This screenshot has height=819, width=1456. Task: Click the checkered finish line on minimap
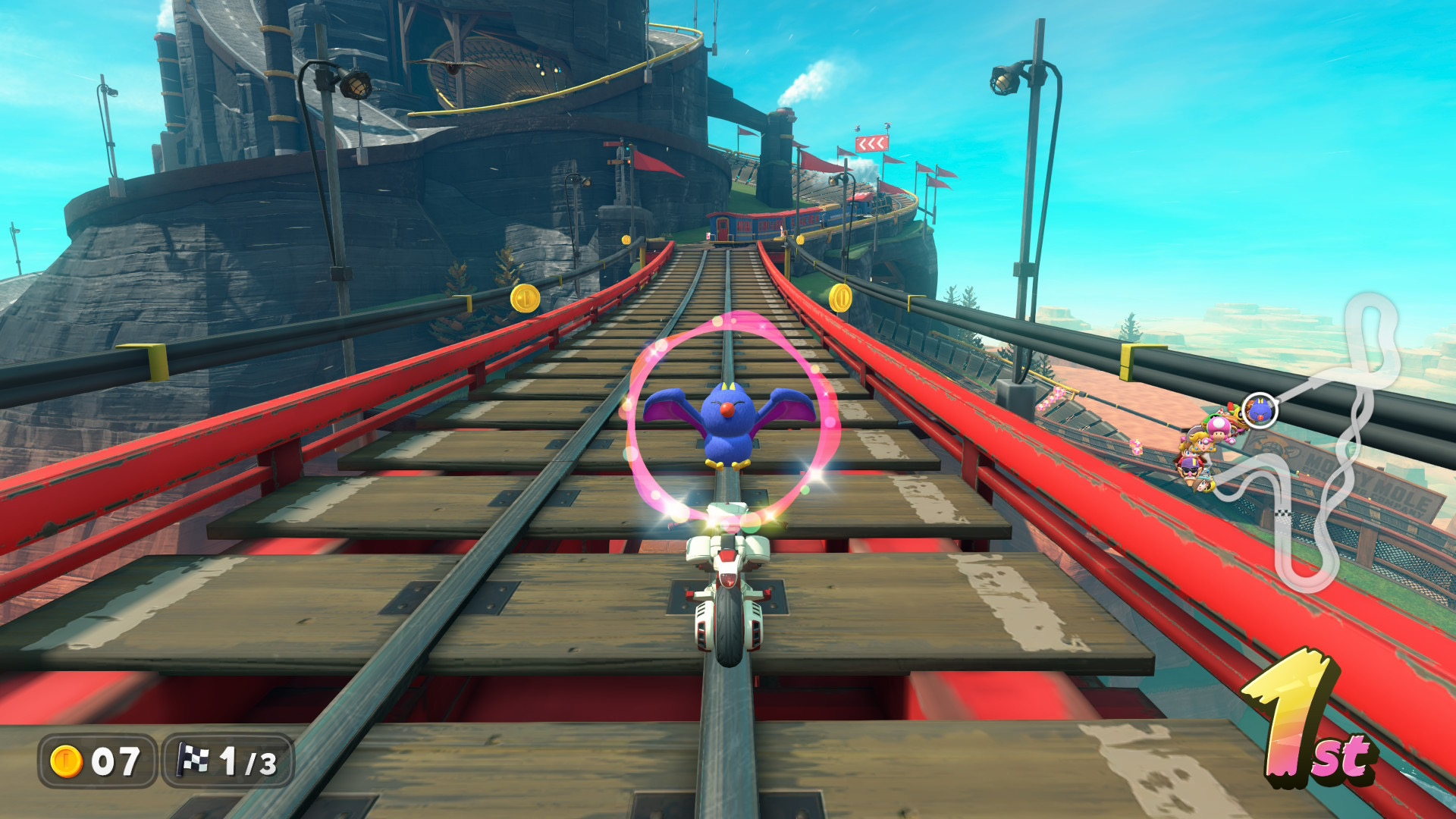coord(1283,513)
